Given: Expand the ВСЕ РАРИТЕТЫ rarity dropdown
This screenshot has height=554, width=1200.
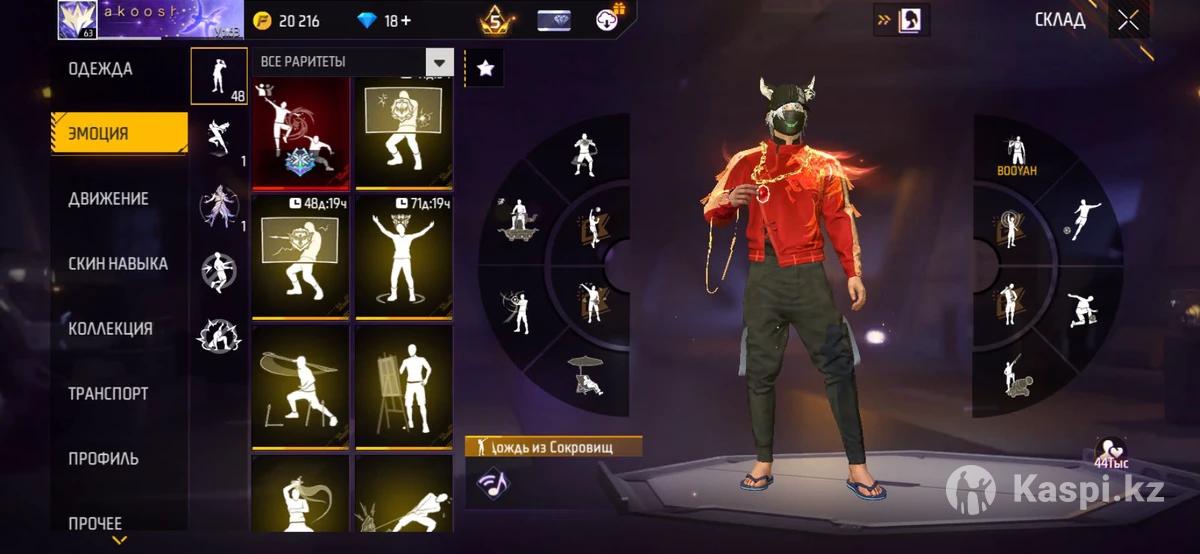Looking at the screenshot, I should tap(438, 62).
